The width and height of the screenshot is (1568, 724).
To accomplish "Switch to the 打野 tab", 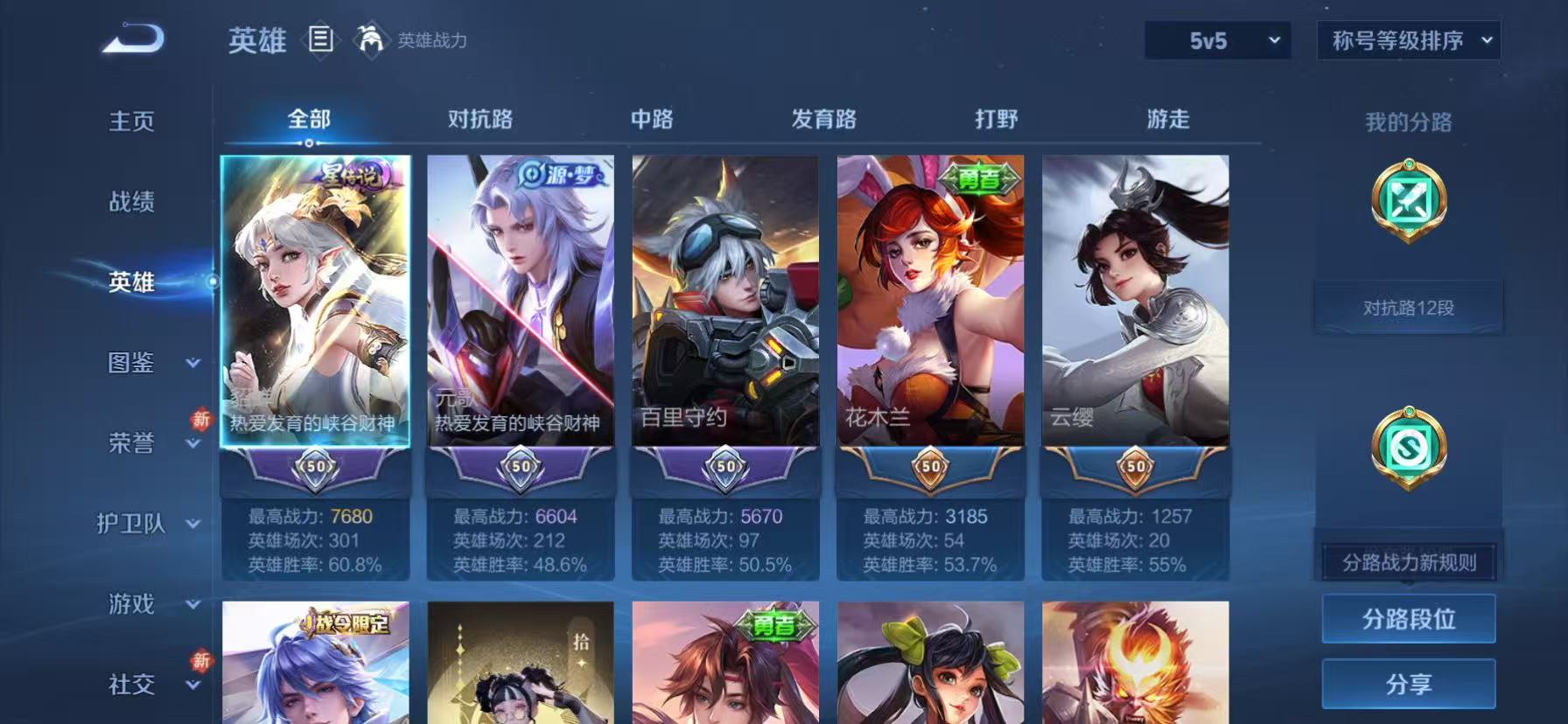I will click(994, 119).
